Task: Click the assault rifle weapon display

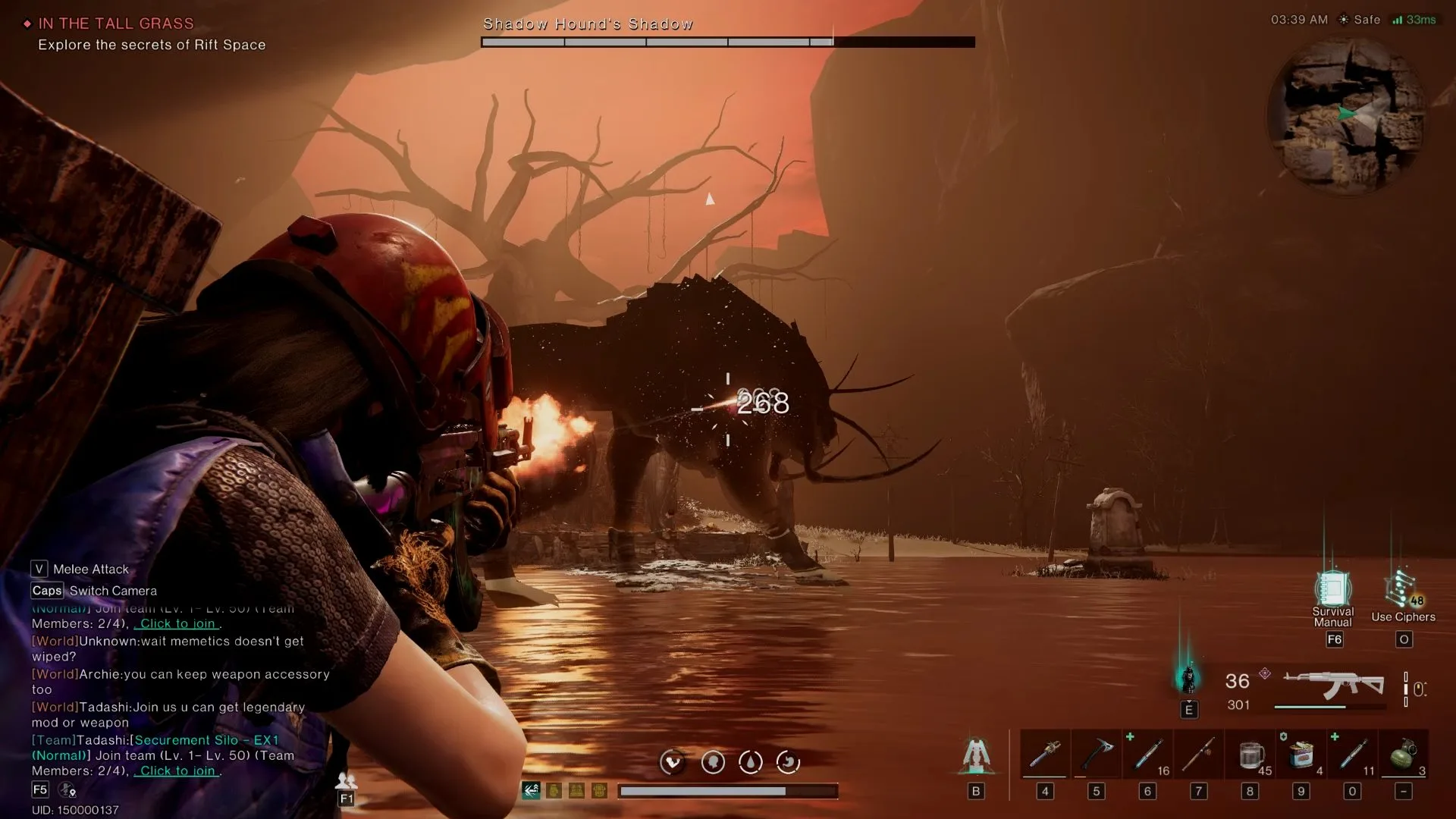Action: (x=1332, y=685)
